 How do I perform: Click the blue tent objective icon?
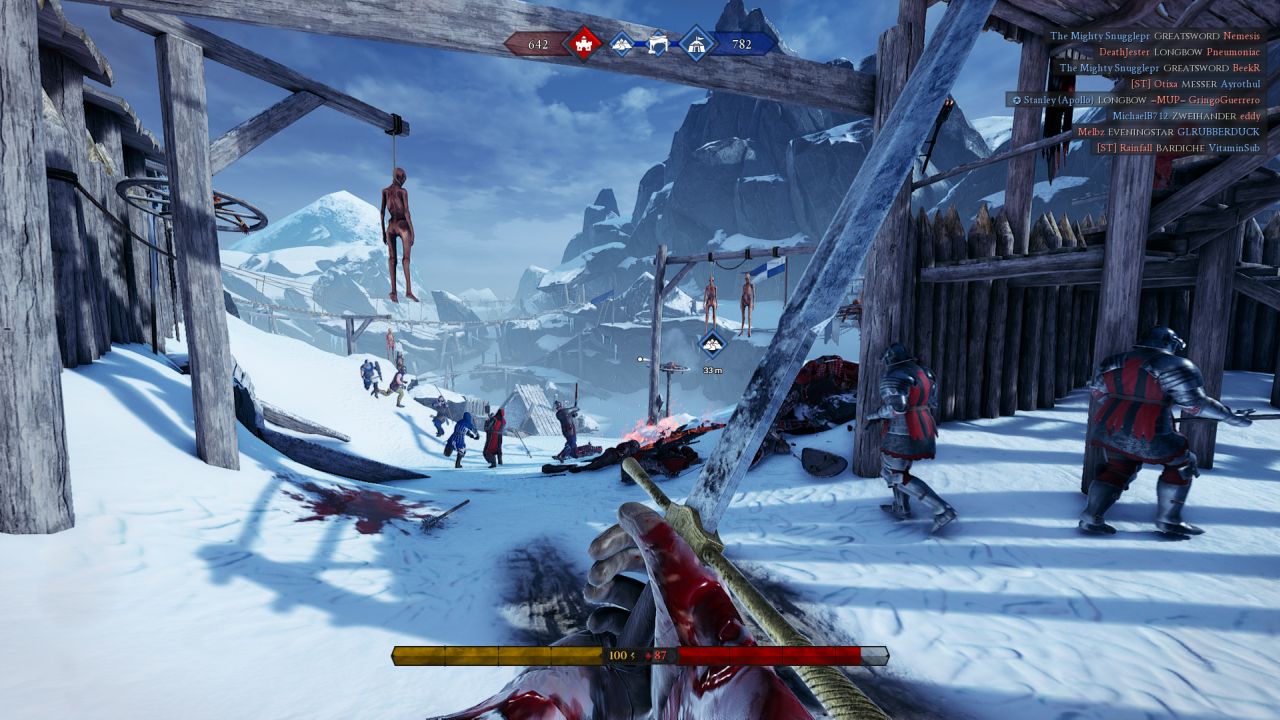[x=698, y=44]
